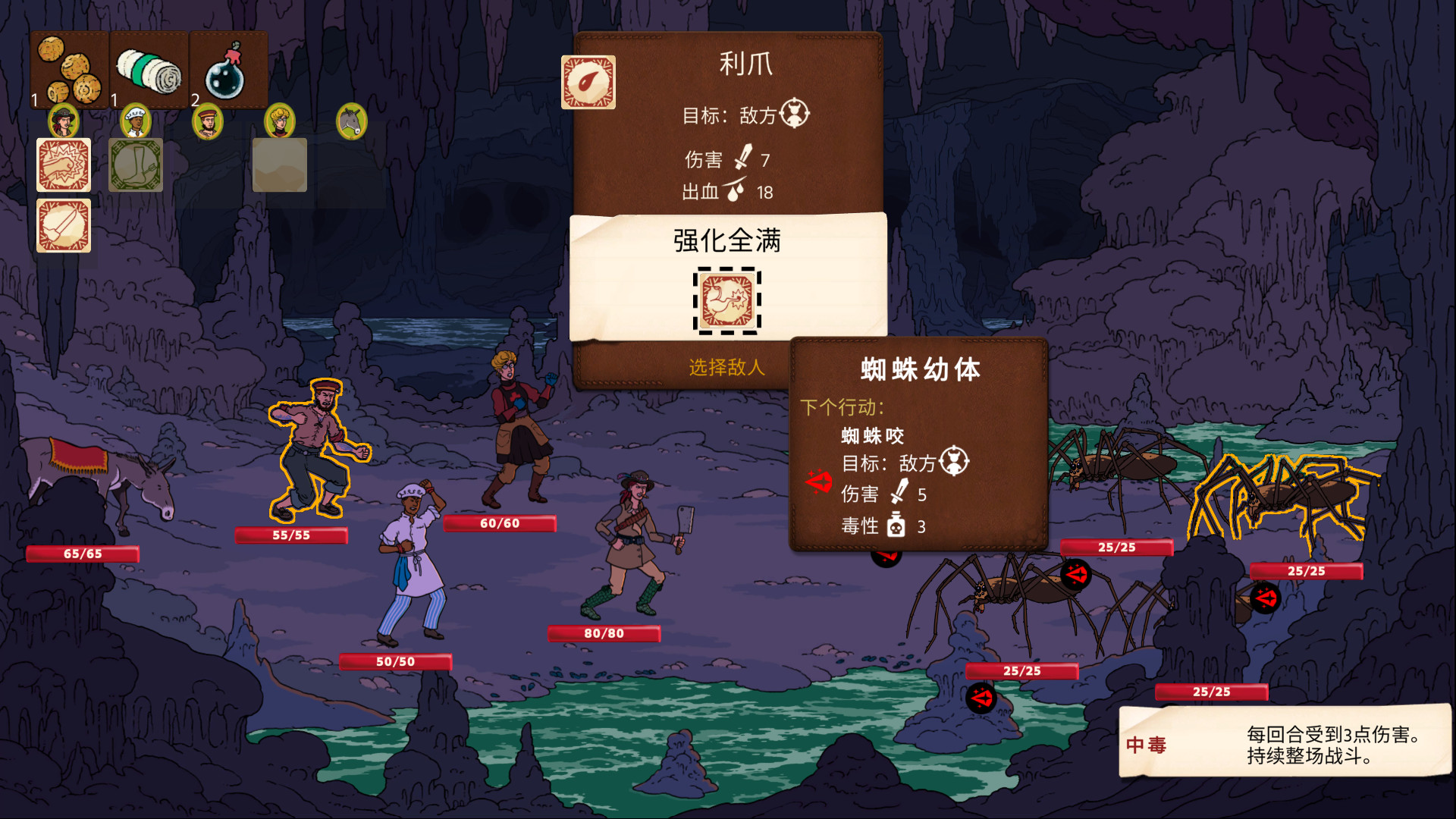Select the rations food inventory item
Viewport: 1456px width, 819px height.
click(x=68, y=68)
